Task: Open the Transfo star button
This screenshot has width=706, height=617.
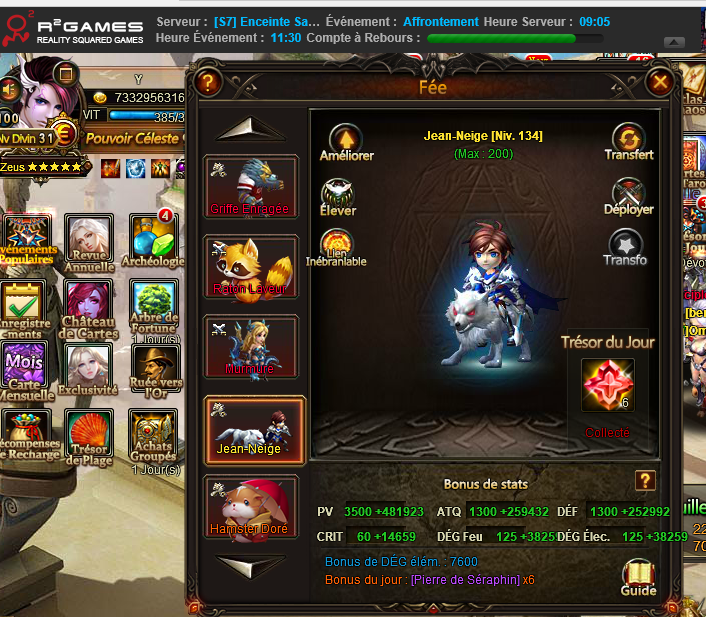Action: tap(626, 245)
